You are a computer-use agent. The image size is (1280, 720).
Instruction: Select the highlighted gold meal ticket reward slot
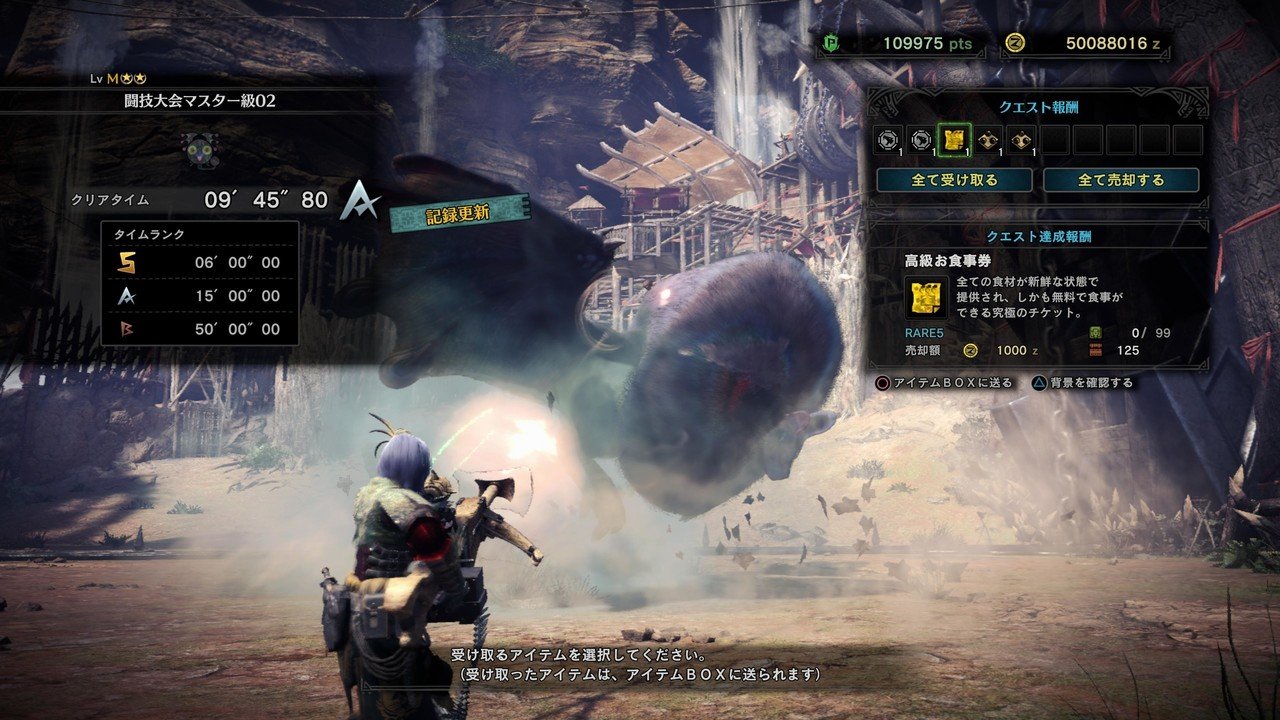954,140
